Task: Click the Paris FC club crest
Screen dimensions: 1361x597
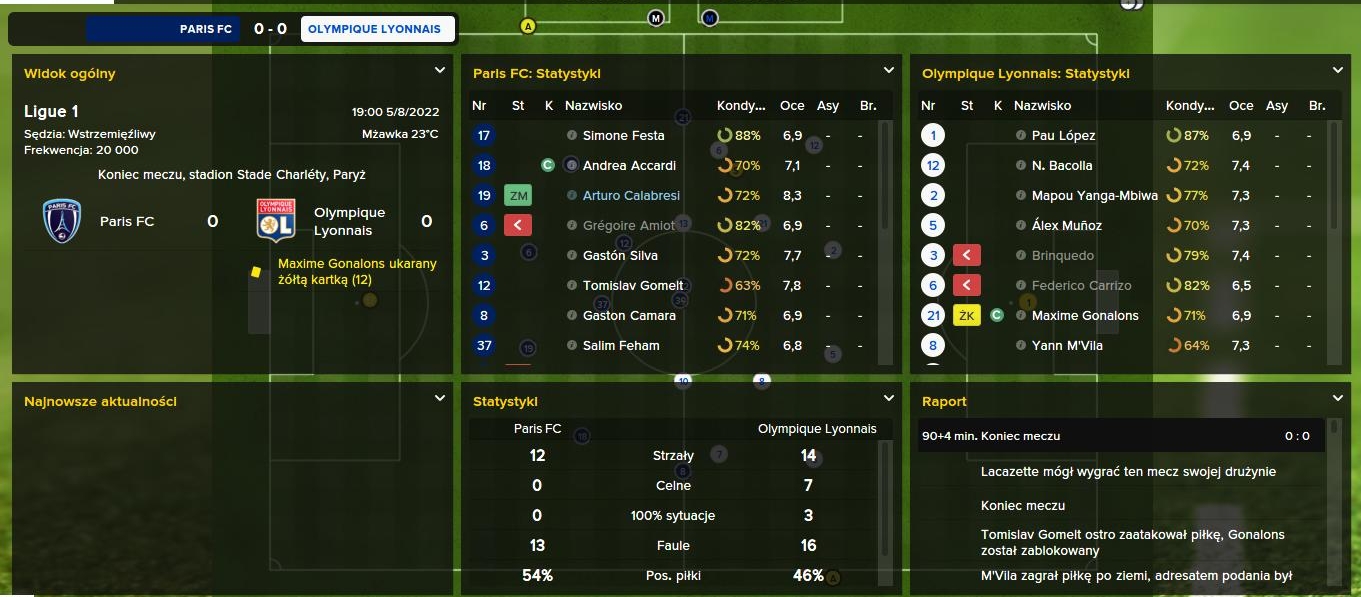Action: pyautogui.click(x=61, y=221)
